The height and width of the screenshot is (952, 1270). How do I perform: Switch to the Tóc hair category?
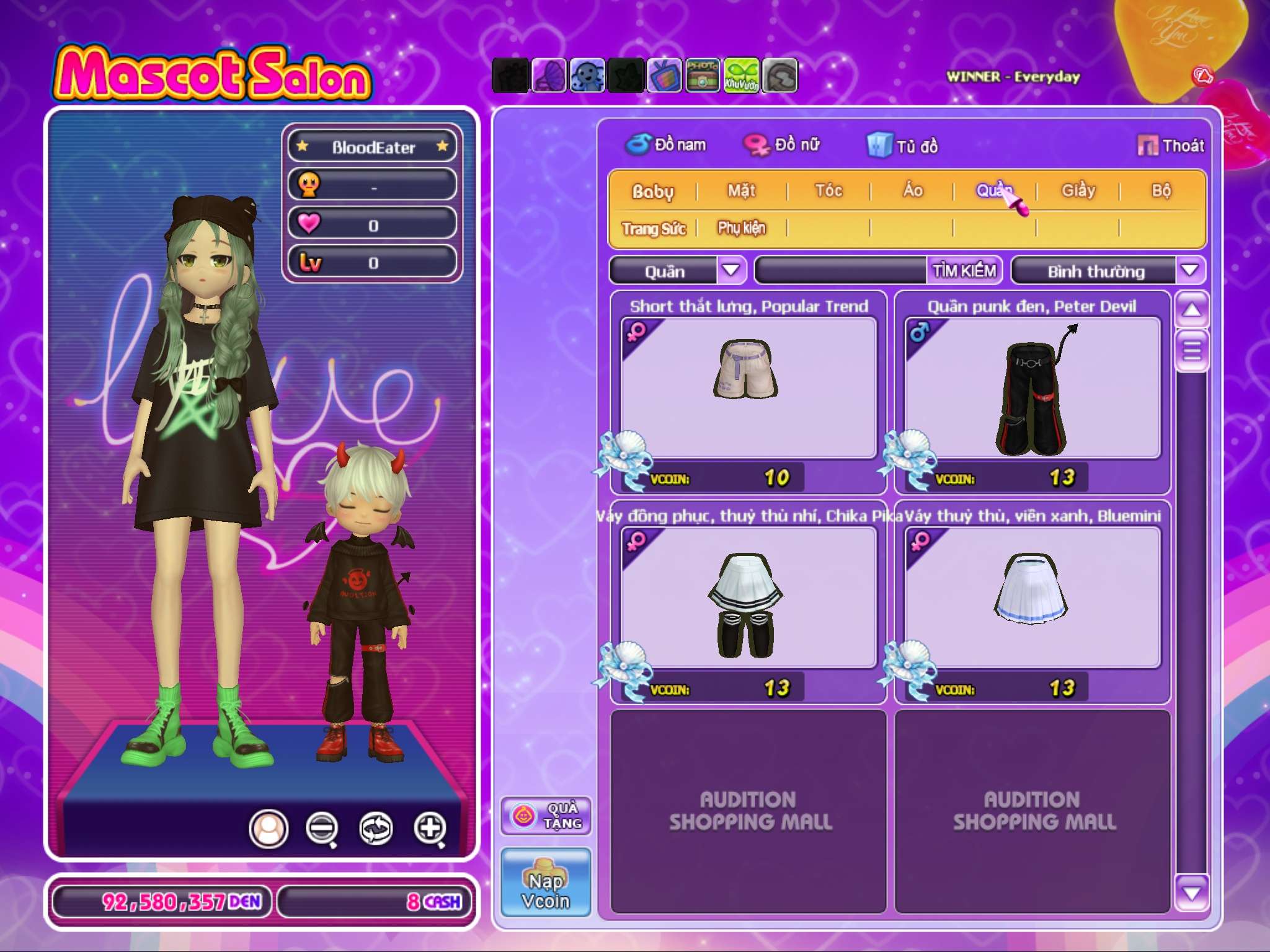(x=828, y=191)
